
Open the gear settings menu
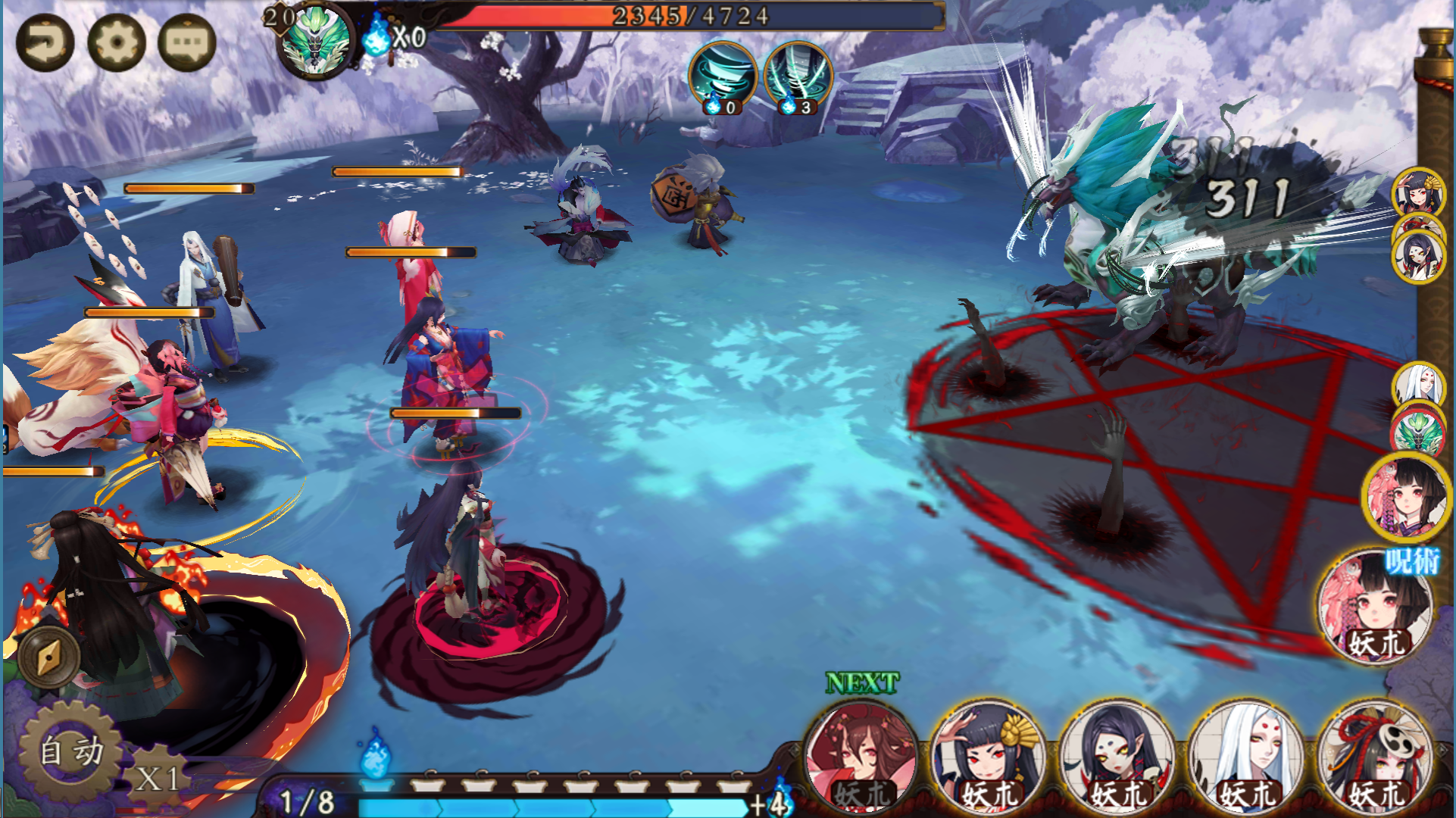[116, 42]
